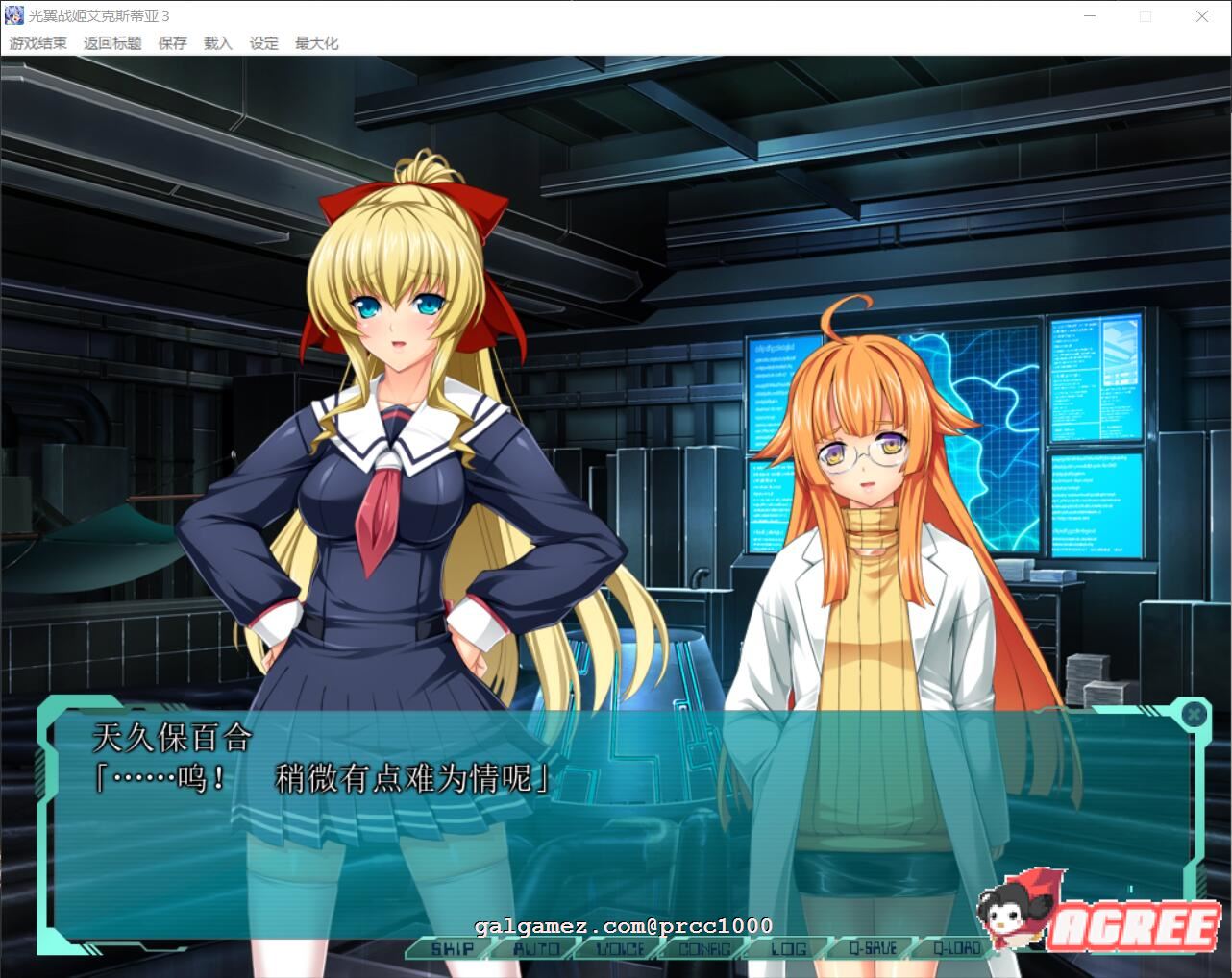Enable AUTO reading mode
The image size is (1232, 978).
tap(535, 949)
